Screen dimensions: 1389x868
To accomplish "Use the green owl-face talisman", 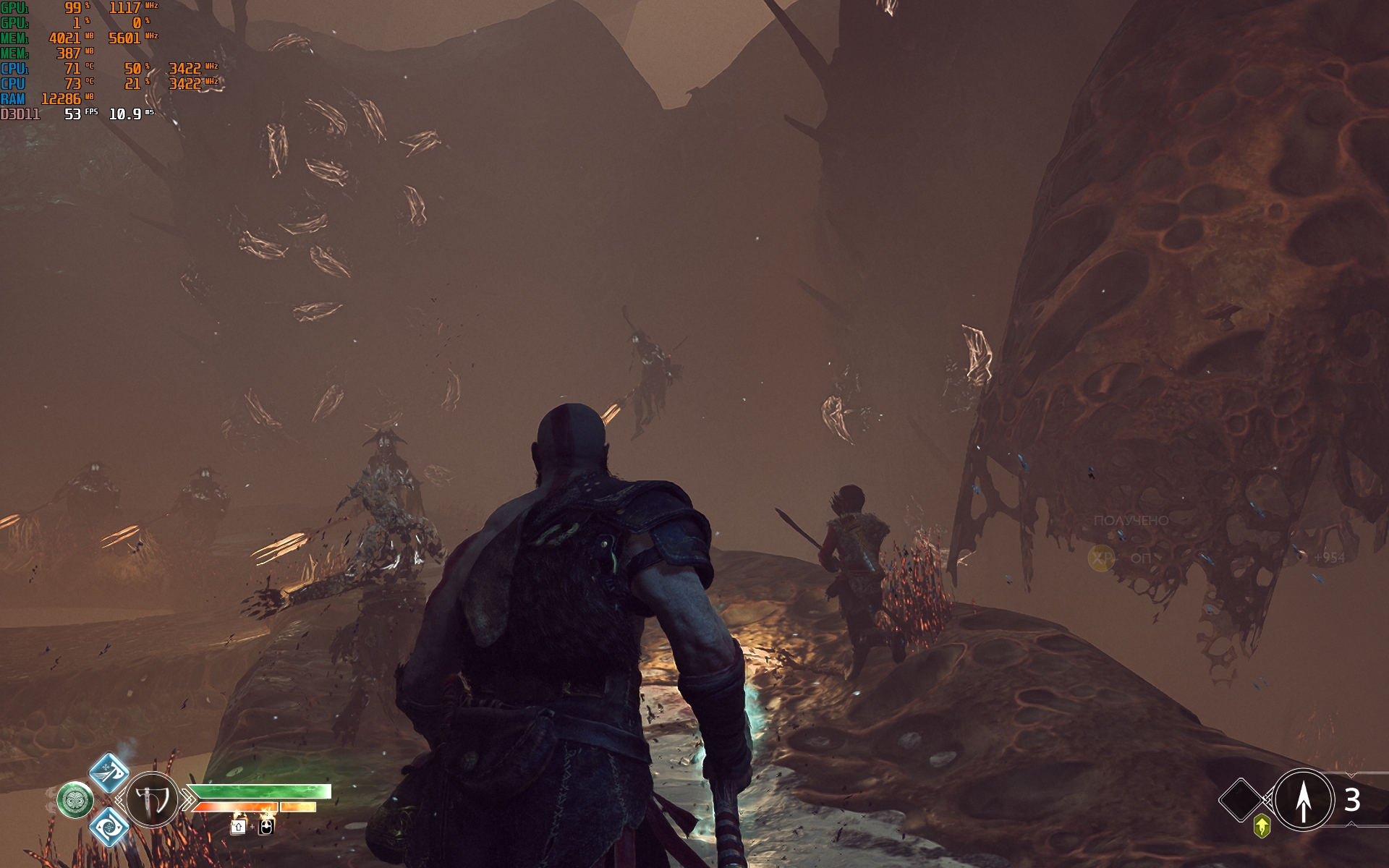I will click(75, 800).
